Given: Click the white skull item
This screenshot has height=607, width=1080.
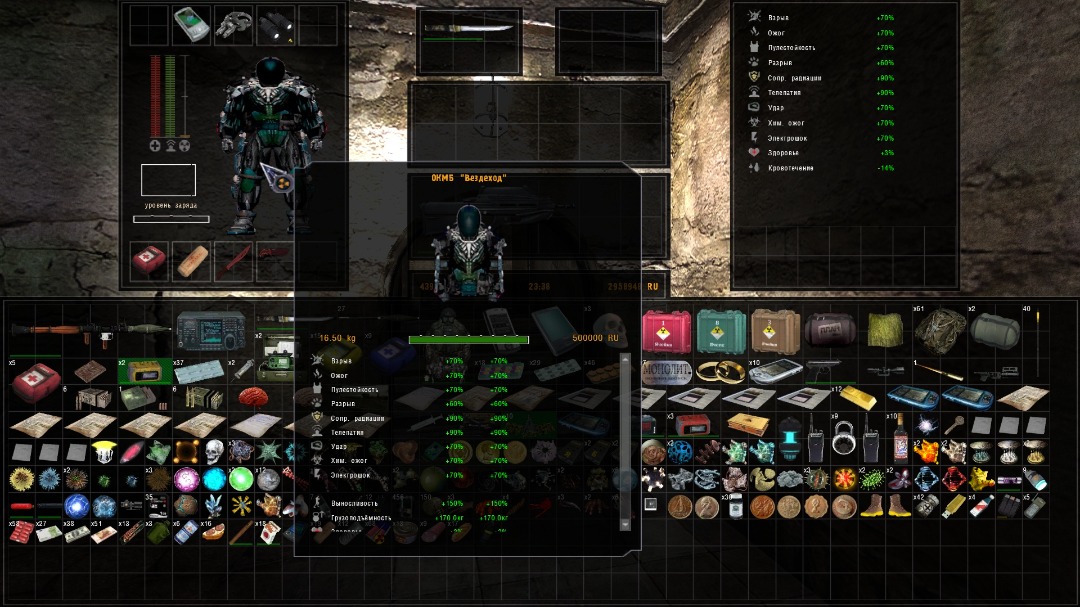Looking at the screenshot, I should [215, 452].
